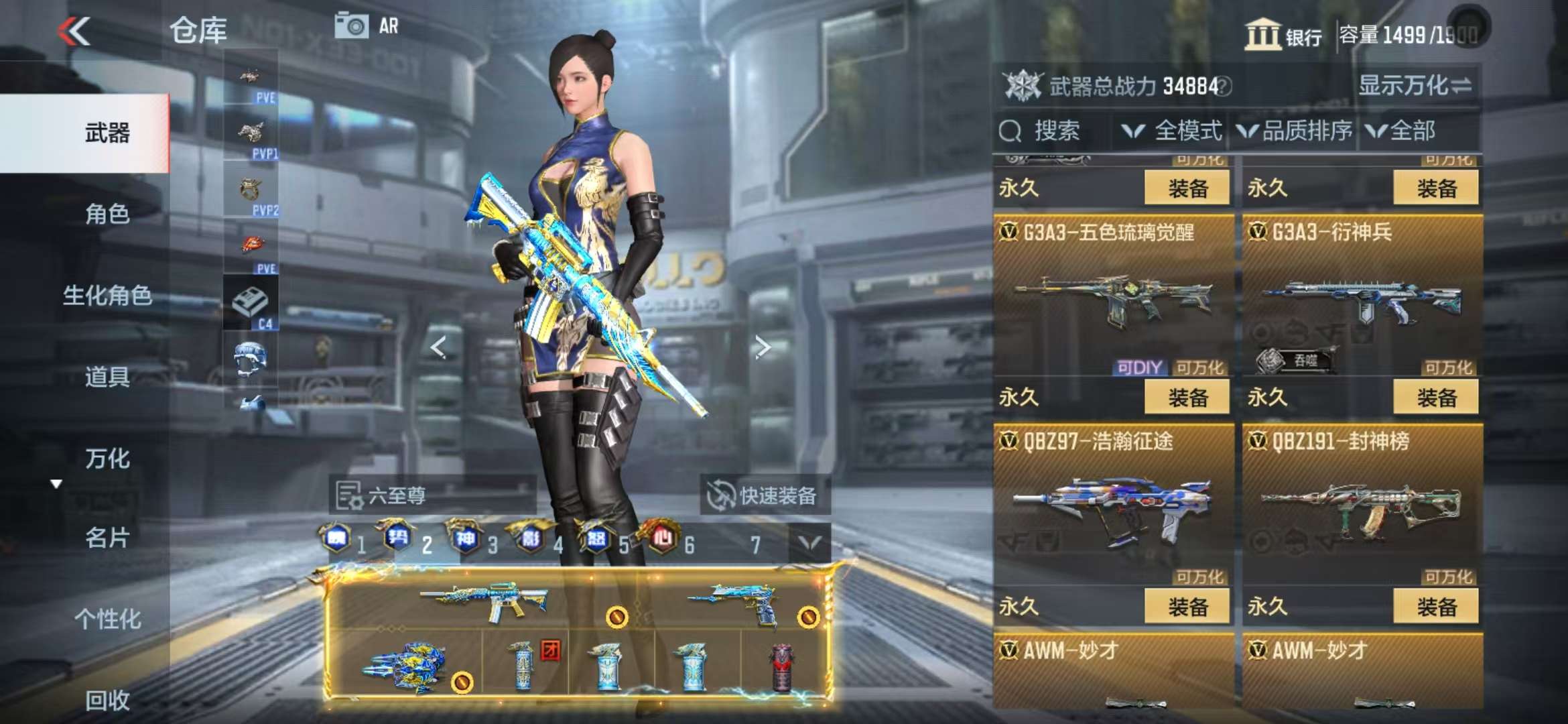The width and height of the screenshot is (1568, 724).
Task: Switch to the 角色 character category
Action: pos(107,214)
